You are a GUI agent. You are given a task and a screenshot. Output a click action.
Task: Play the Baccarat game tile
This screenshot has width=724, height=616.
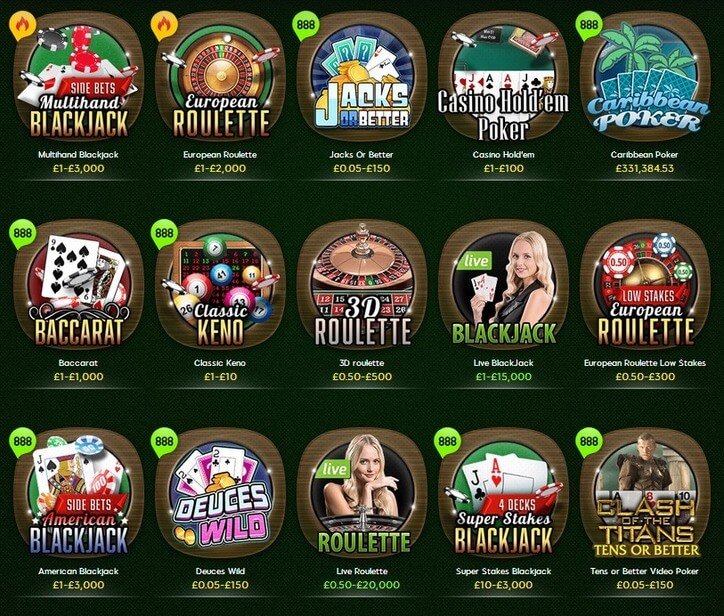pyautogui.click(x=78, y=287)
